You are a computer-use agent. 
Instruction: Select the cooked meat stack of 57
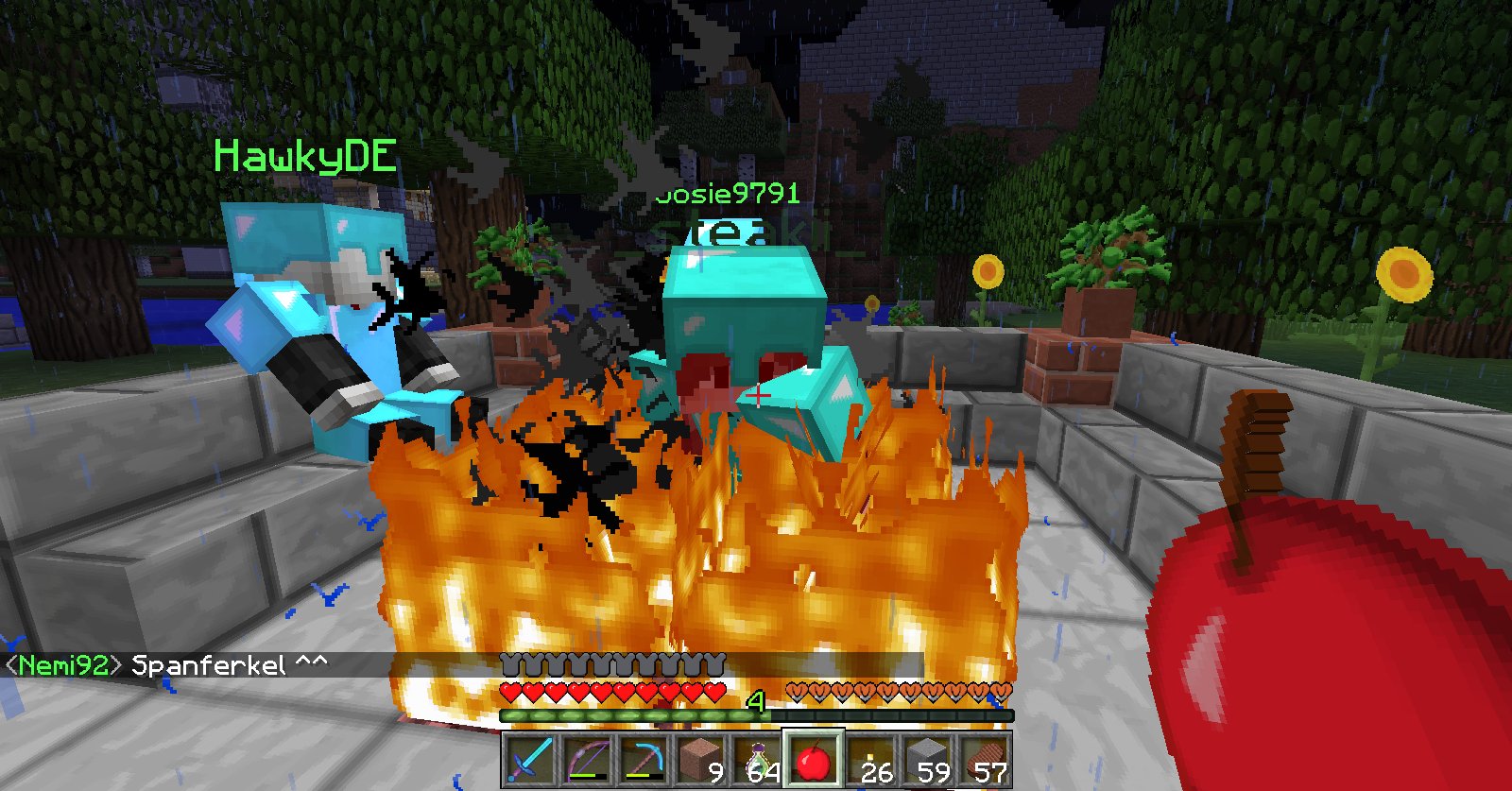point(984,759)
